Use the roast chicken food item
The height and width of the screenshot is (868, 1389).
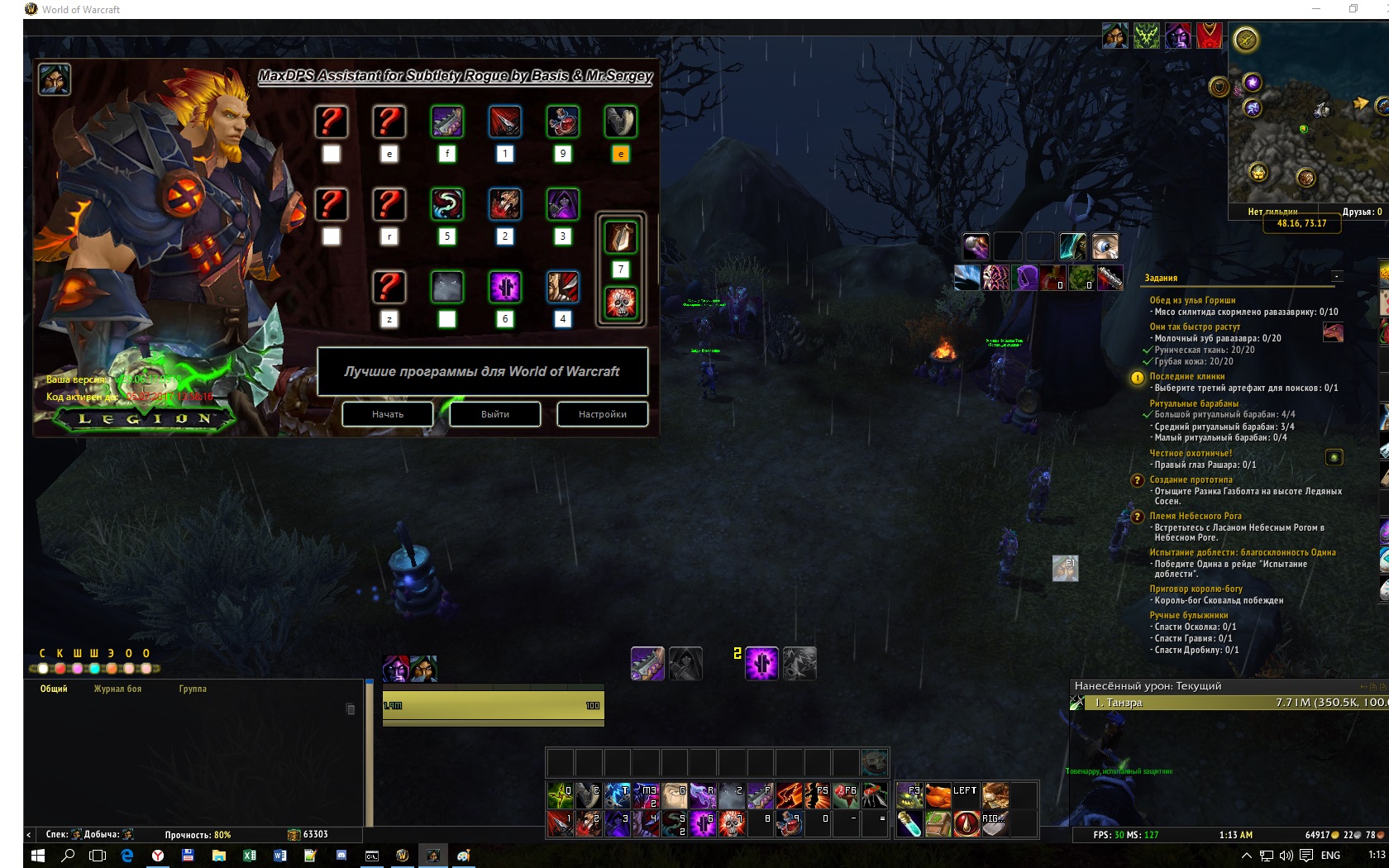(x=938, y=795)
